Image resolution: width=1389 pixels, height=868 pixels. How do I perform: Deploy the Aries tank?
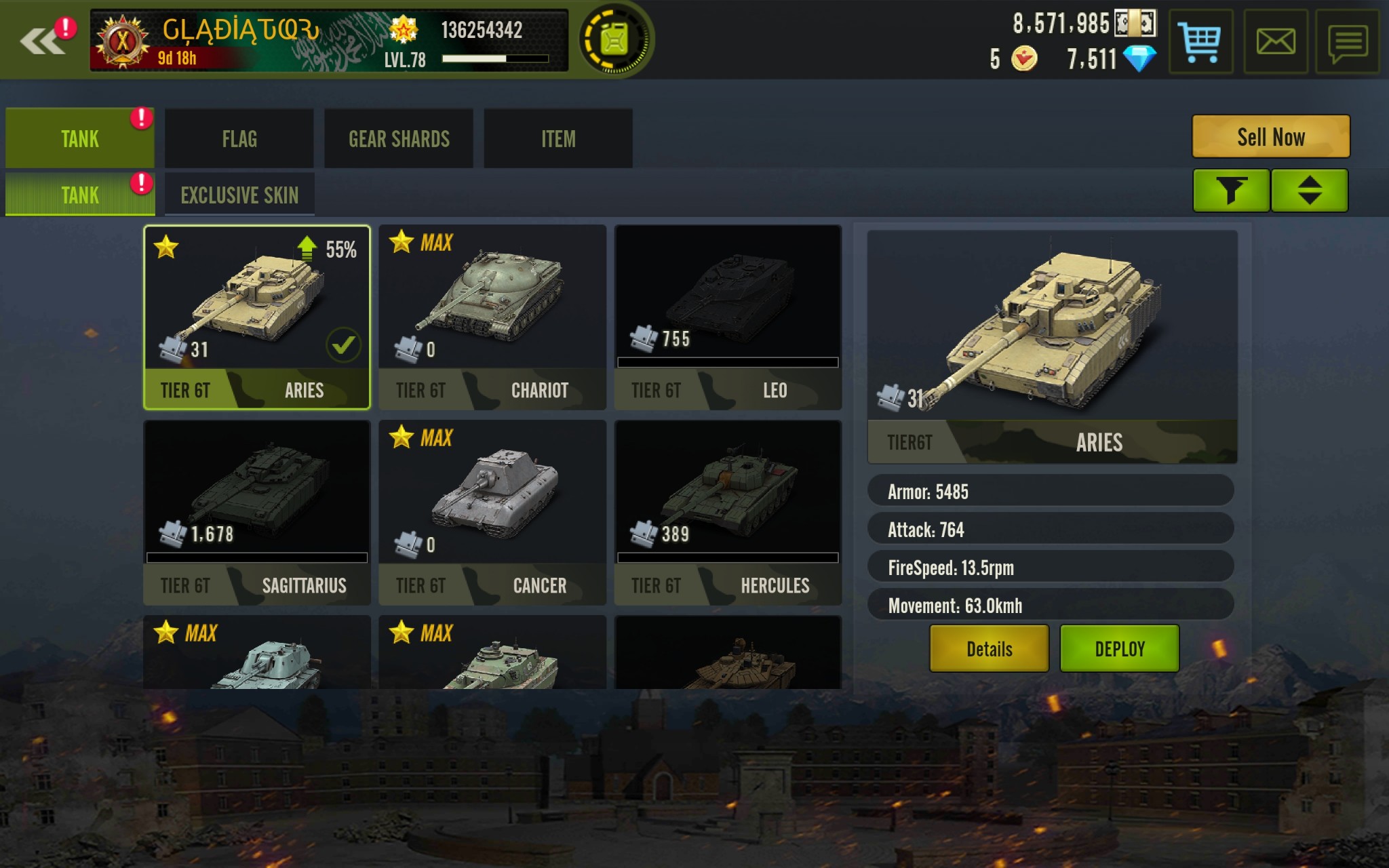click(x=1119, y=649)
